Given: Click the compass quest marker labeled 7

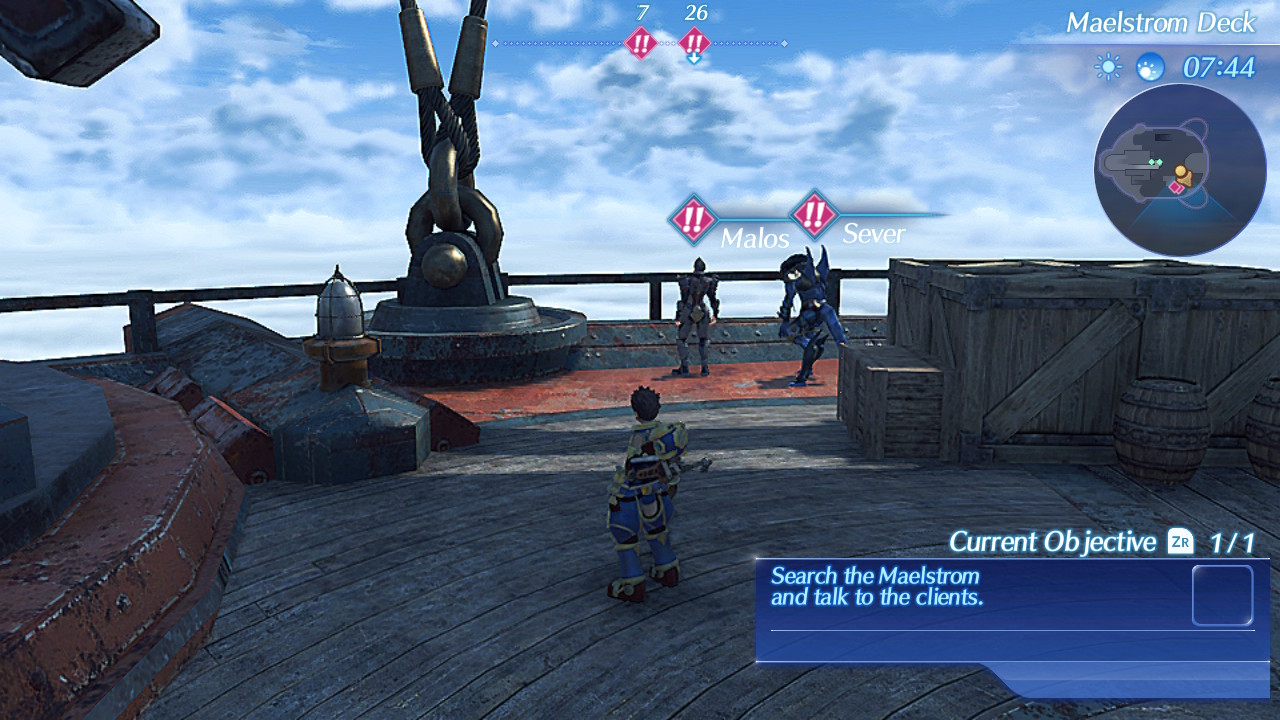Looking at the screenshot, I should tap(640, 43).
